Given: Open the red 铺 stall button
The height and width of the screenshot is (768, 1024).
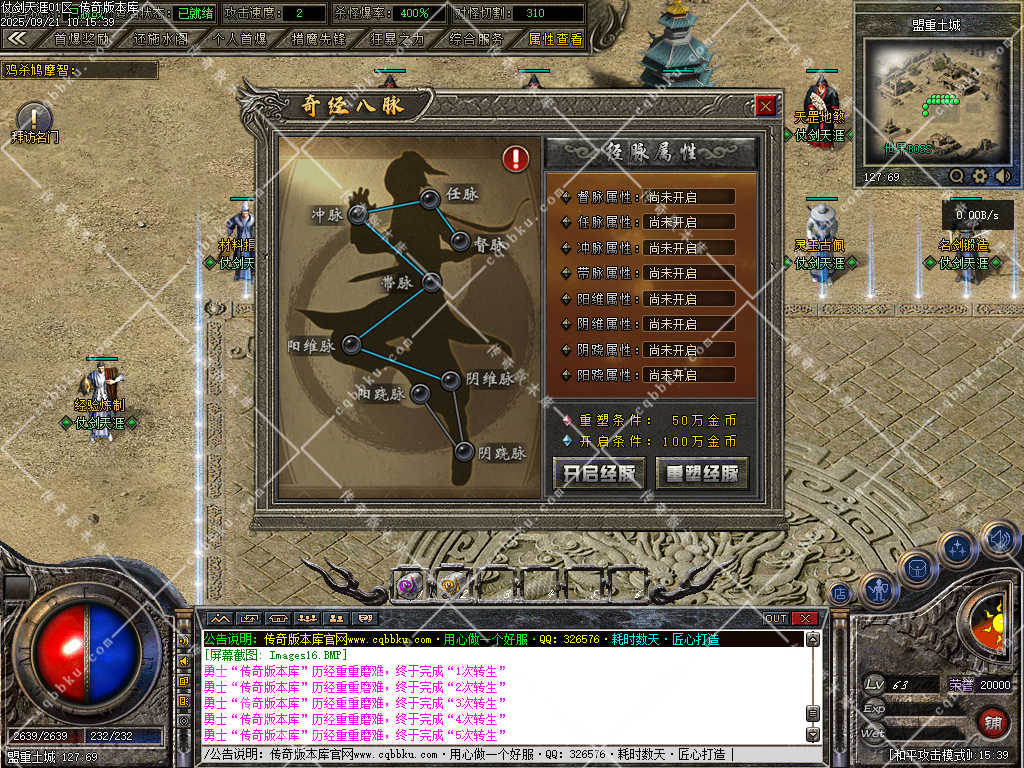Looking at the screenshot, I should (992, 720).
